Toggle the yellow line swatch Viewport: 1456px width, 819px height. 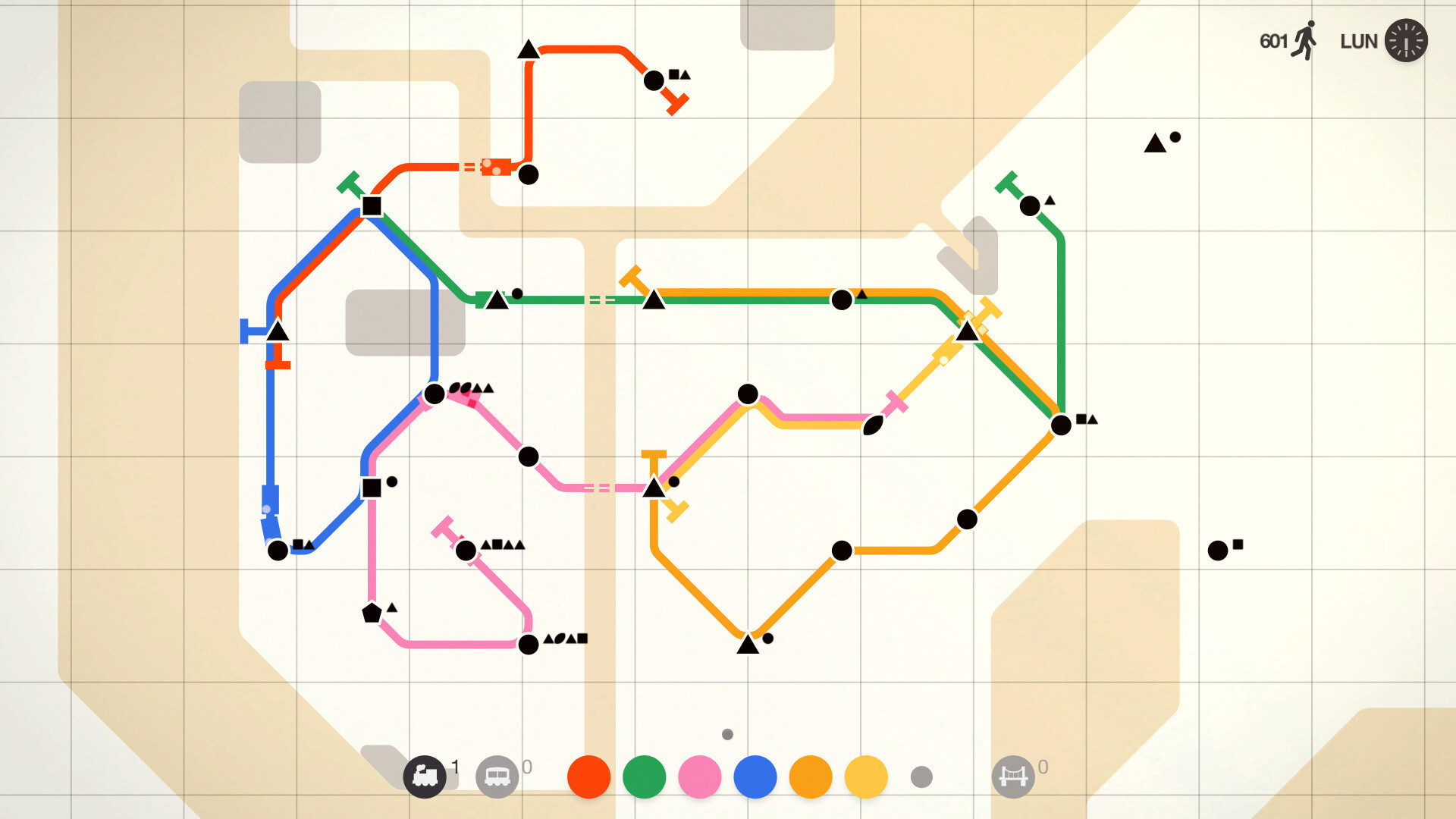tap(867, 777)
